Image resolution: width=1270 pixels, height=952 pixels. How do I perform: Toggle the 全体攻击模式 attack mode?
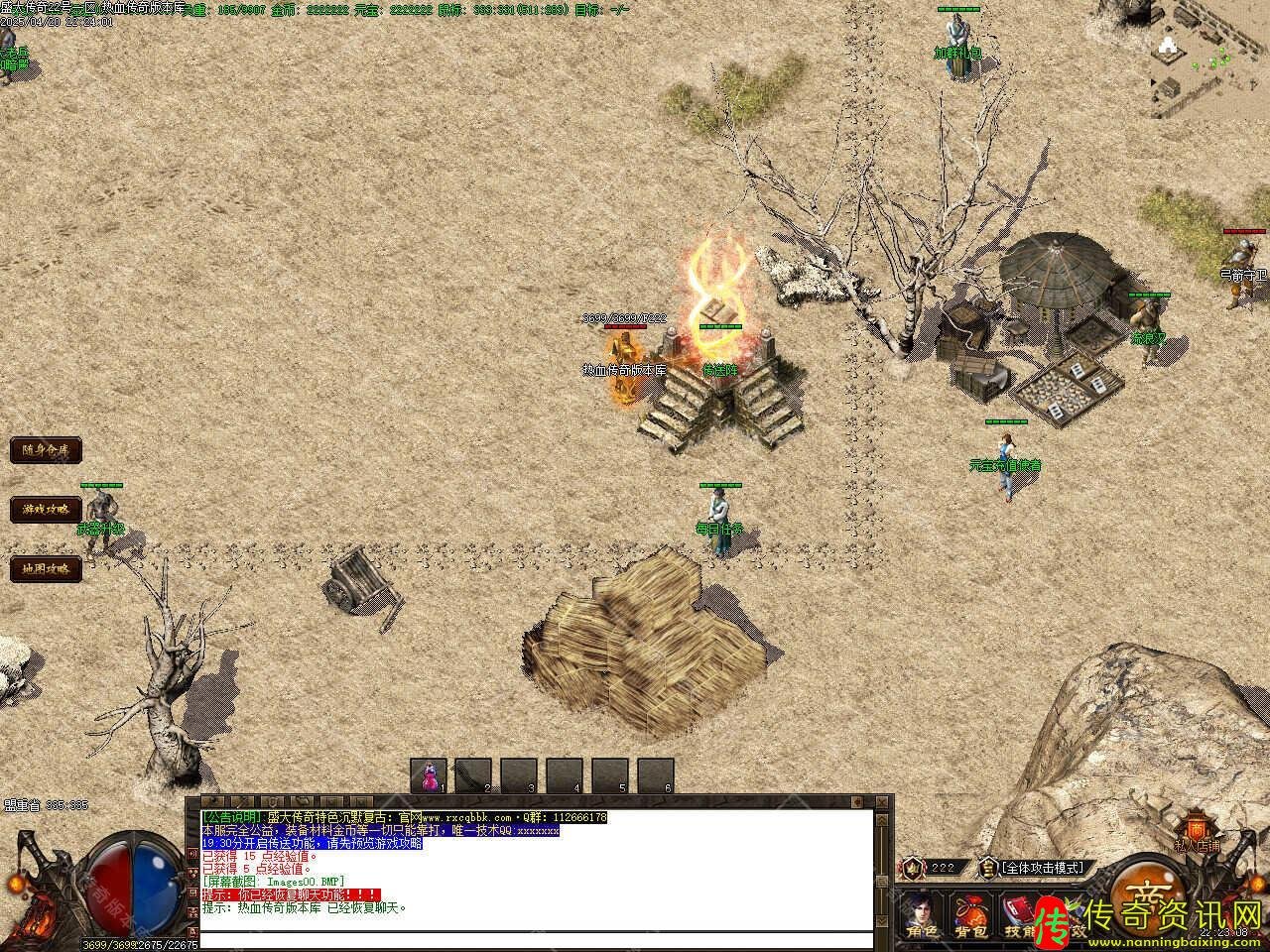coord(1042,868)
